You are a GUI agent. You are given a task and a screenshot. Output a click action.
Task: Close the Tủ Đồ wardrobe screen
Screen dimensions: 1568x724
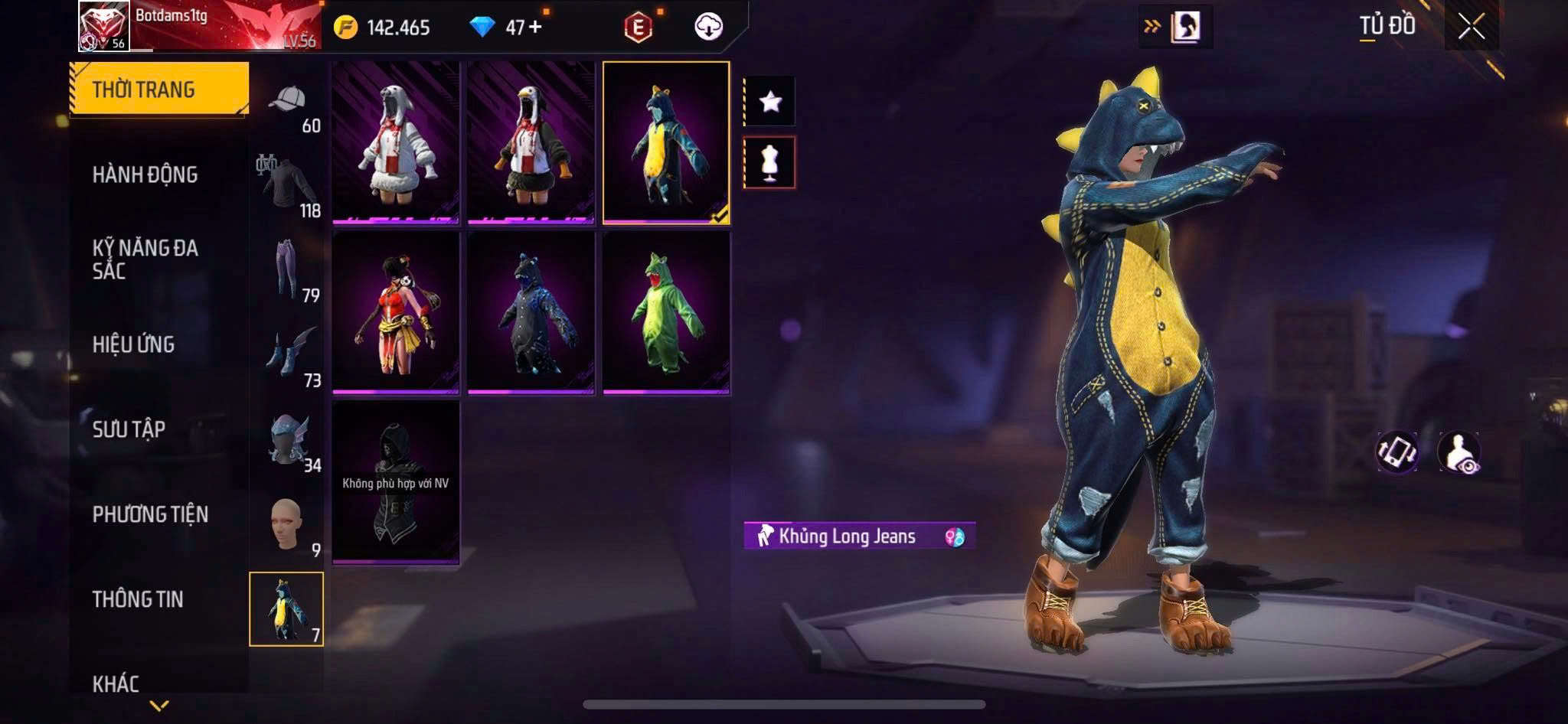click(1471, 27)
